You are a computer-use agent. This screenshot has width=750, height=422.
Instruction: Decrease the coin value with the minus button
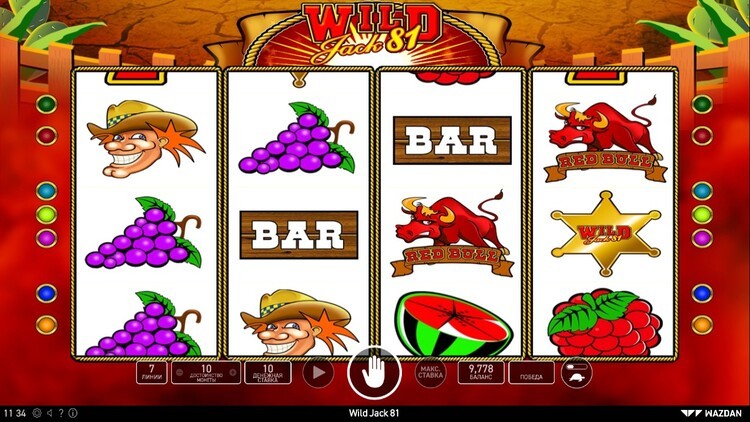pos(177,373)
